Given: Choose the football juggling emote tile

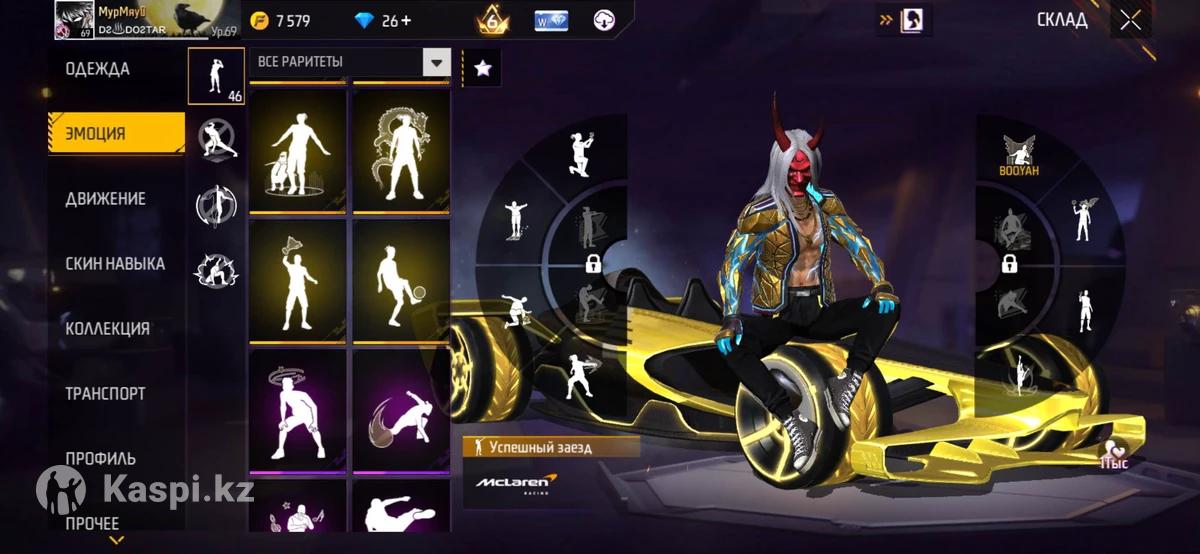Looking at the screenshot, I should pos(401,280).
